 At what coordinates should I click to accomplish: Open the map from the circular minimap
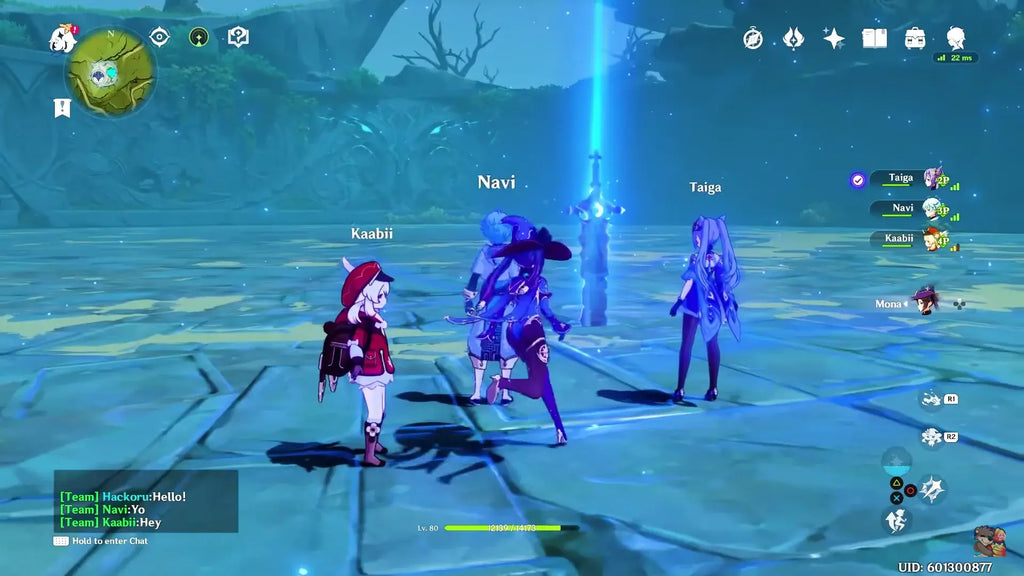pos(111,71)
